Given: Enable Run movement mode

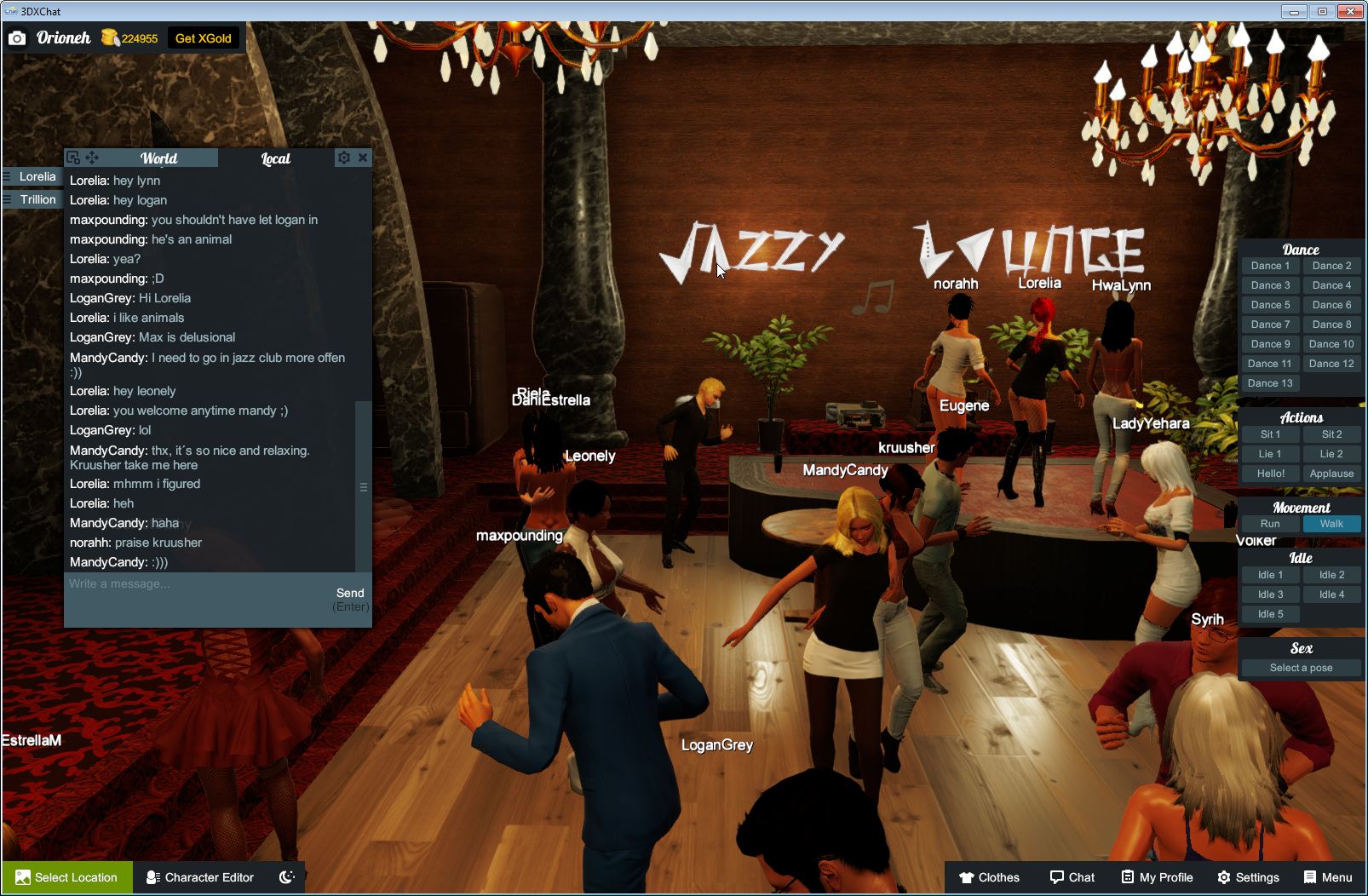Looking at the screenshot, I should (x=1269, y=523).
